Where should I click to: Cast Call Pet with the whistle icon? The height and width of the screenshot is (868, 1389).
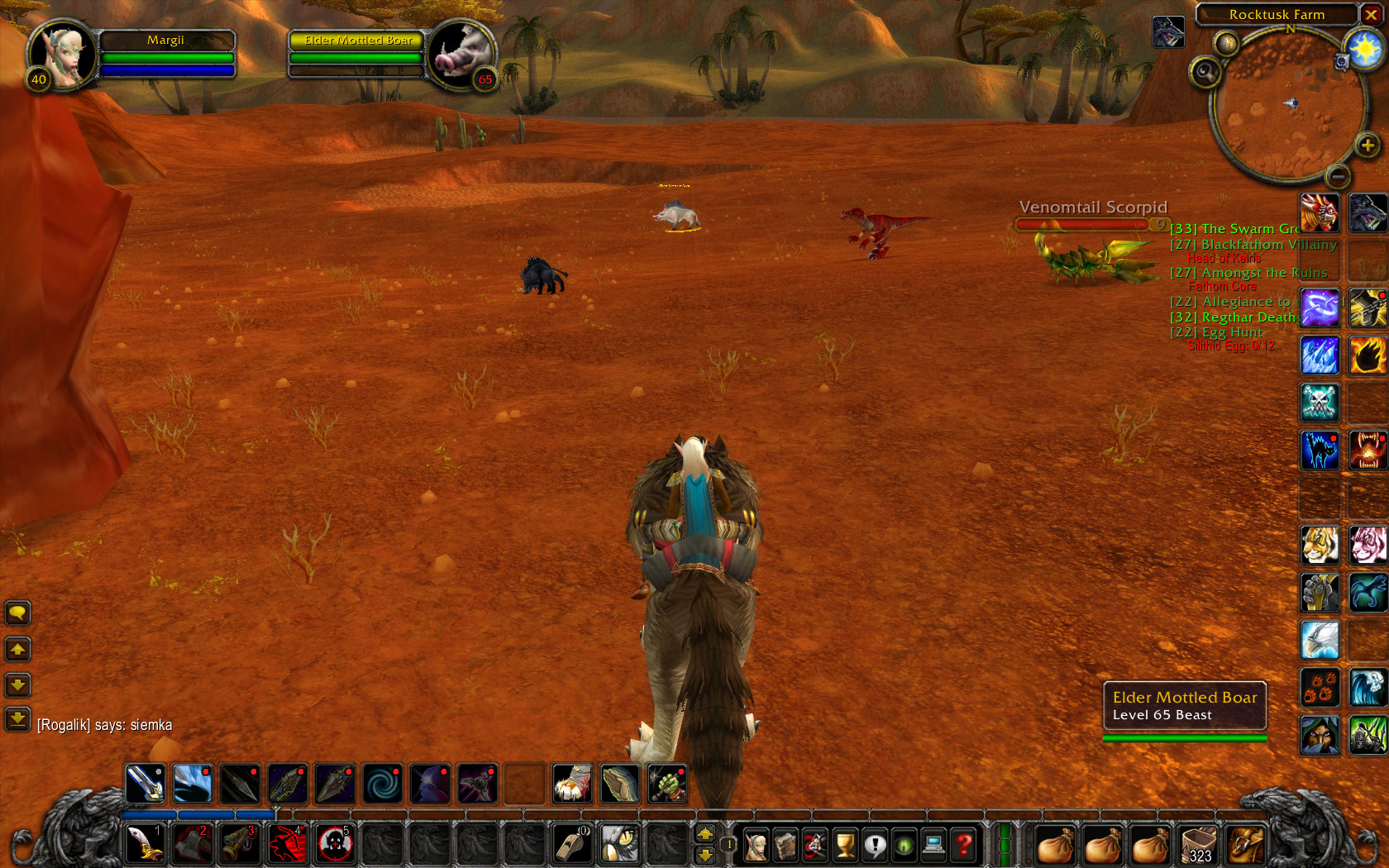click(x=573, y=844)
